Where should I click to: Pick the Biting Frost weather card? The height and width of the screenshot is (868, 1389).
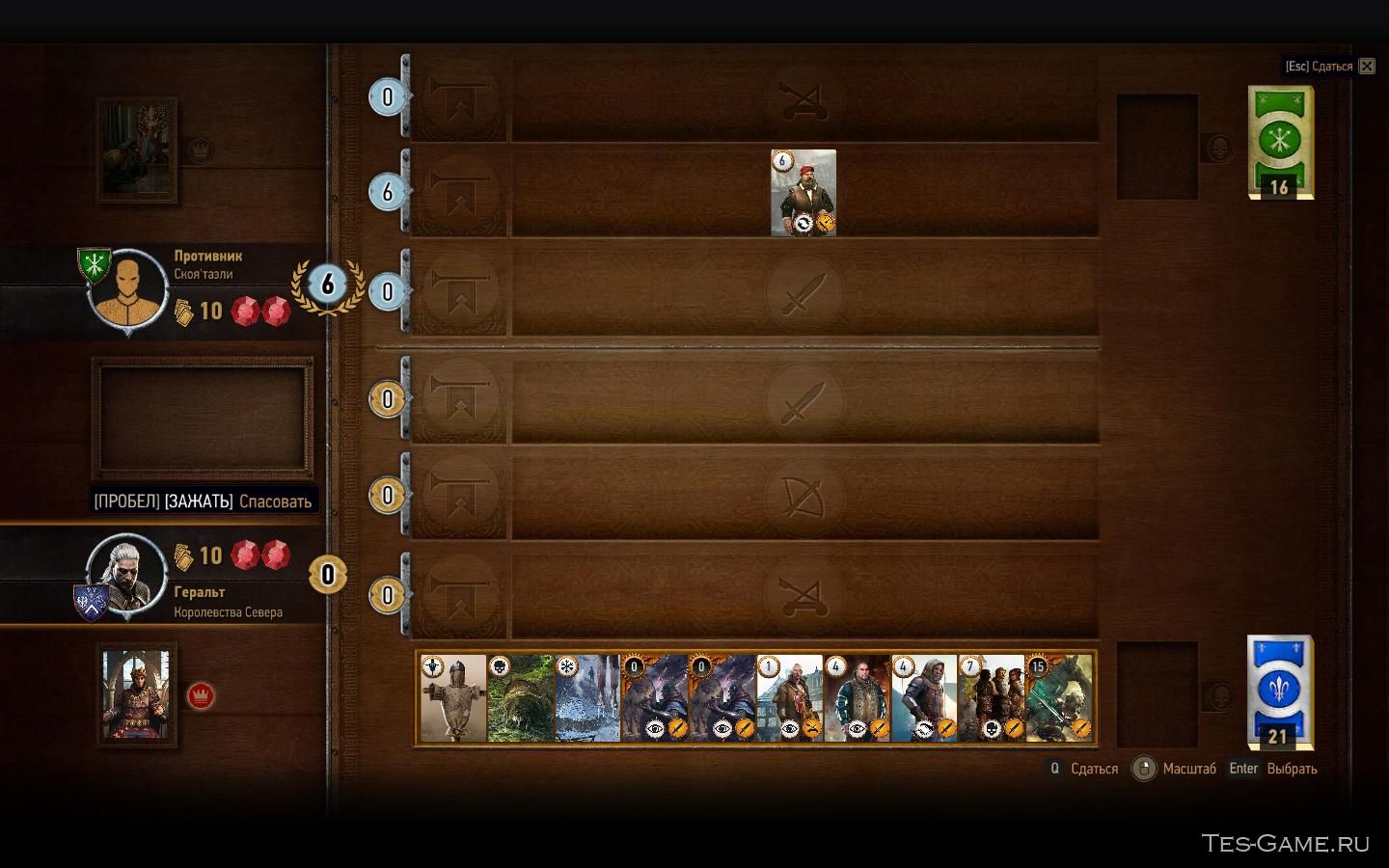click(587, 698)
